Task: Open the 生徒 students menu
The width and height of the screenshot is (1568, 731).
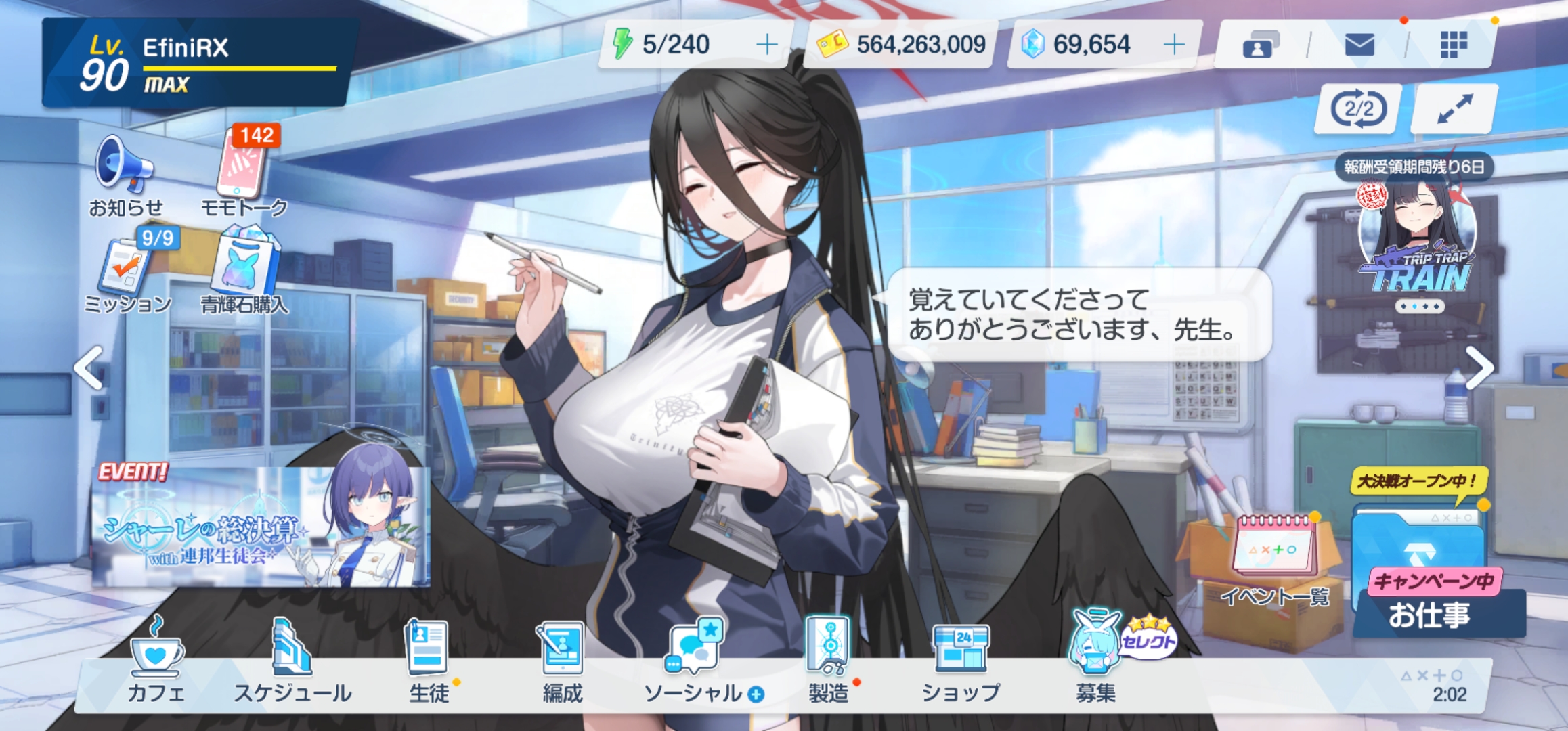Action: pyautogui.click(x=428, y=660)
